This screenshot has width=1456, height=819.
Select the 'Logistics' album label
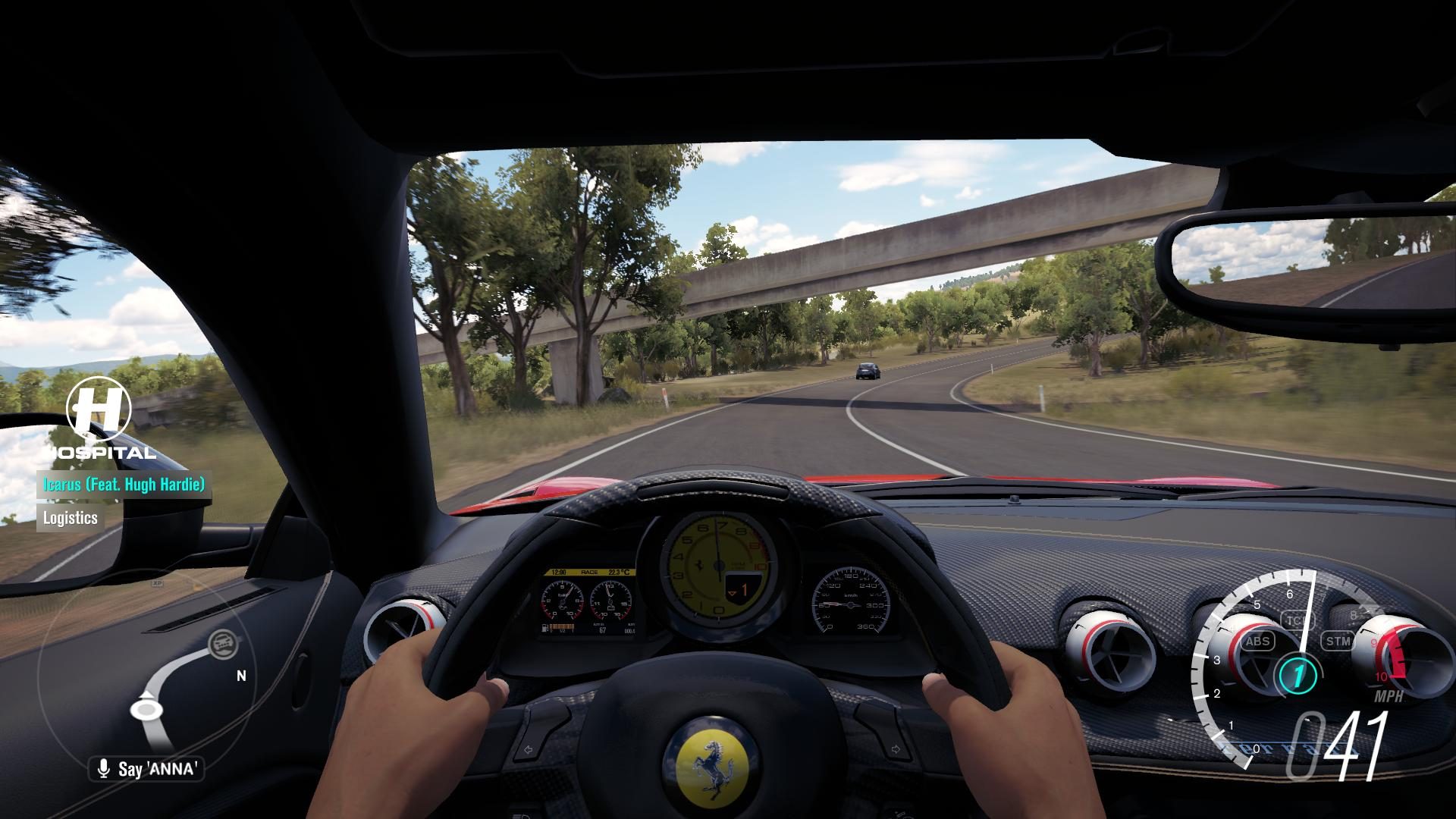coord(69,519)
